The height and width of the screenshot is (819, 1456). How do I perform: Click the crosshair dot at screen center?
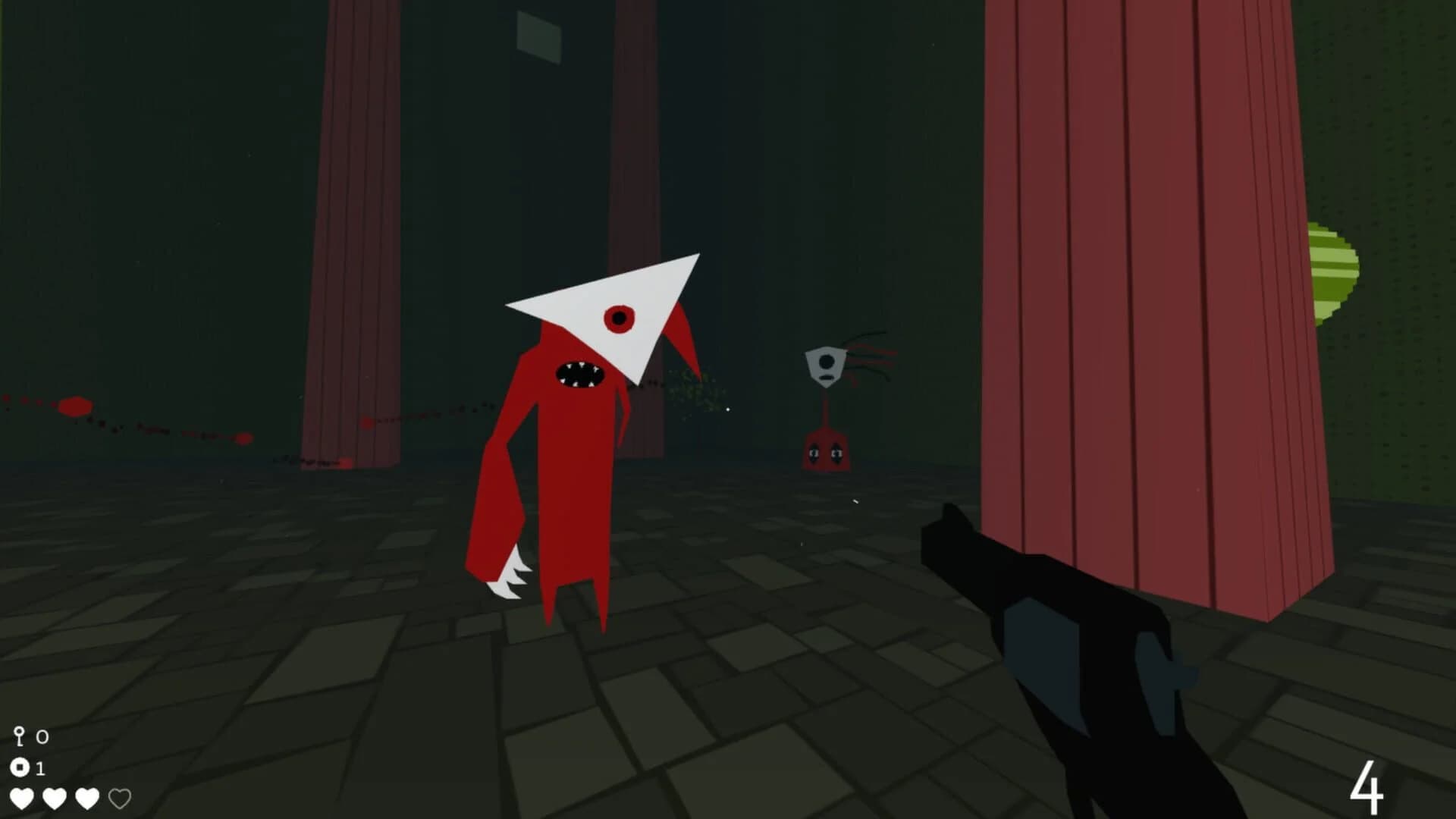tap(728, 409)
